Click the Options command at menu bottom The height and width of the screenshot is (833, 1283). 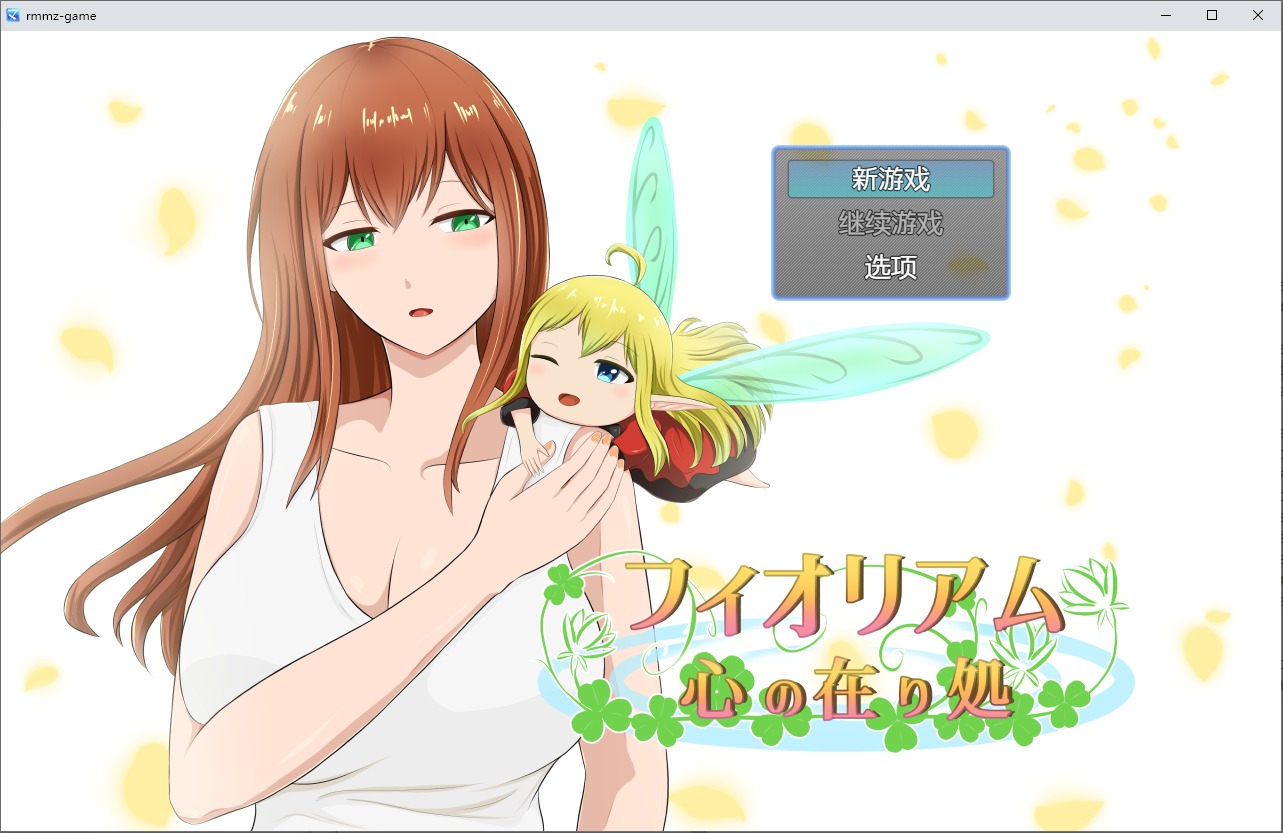coord(890,268)
